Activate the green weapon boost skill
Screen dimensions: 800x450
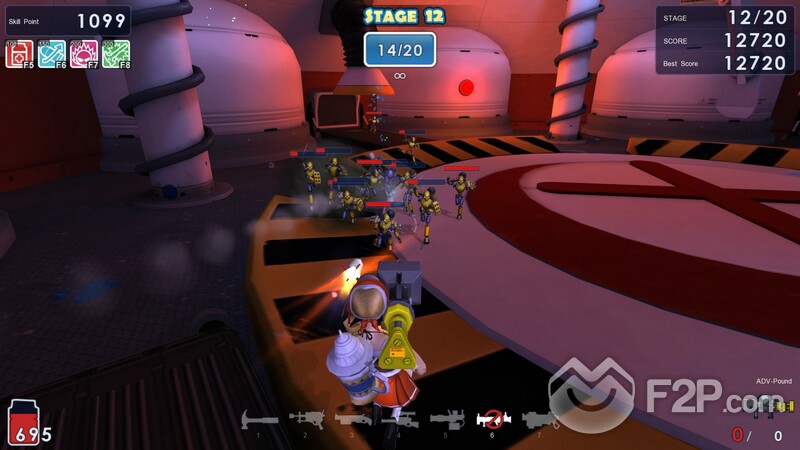click(x=115, y=54)
